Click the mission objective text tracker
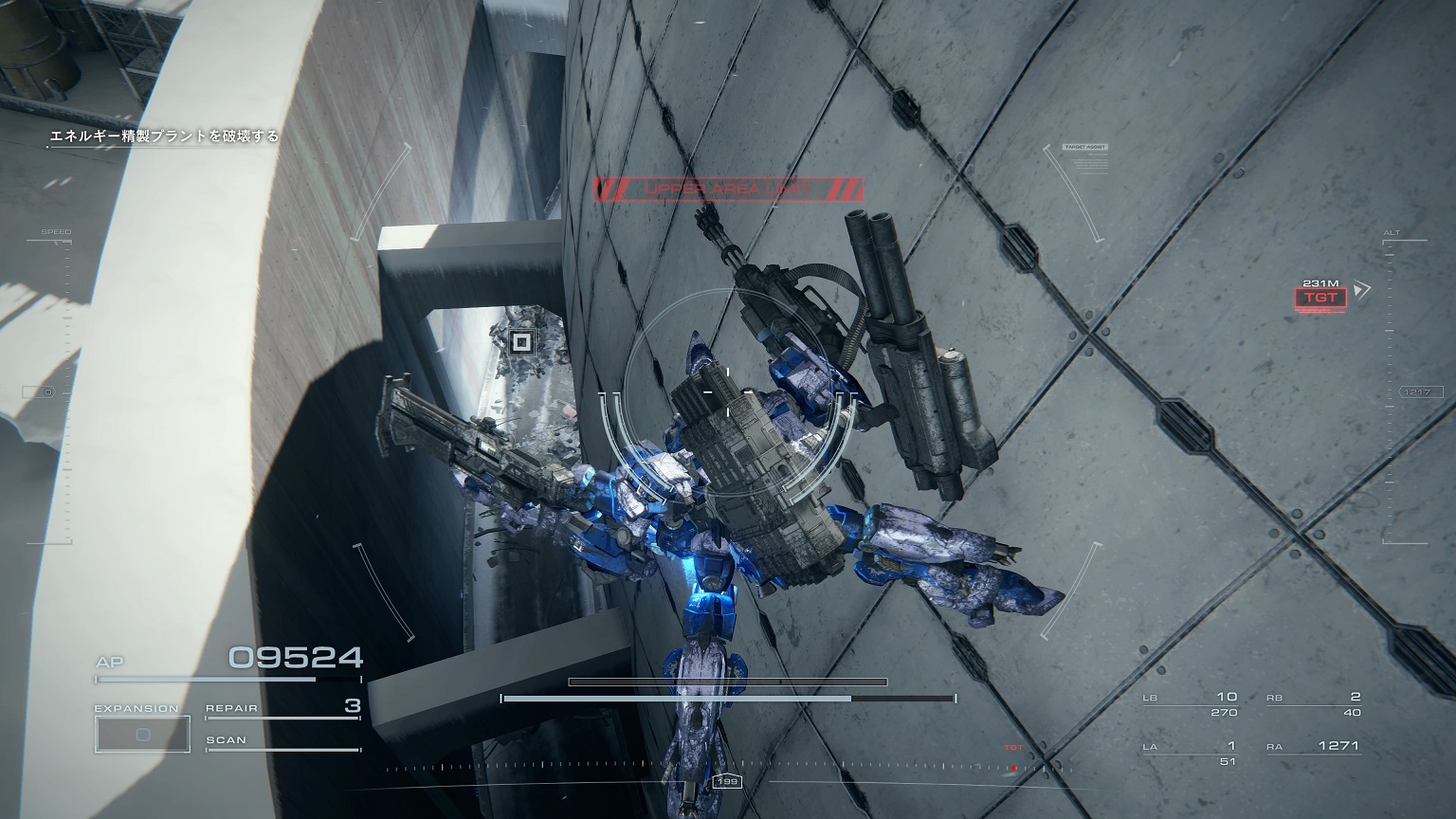The width and height of the screenshot is (1456, 819). pyautogui.click(x=165, y=136)
